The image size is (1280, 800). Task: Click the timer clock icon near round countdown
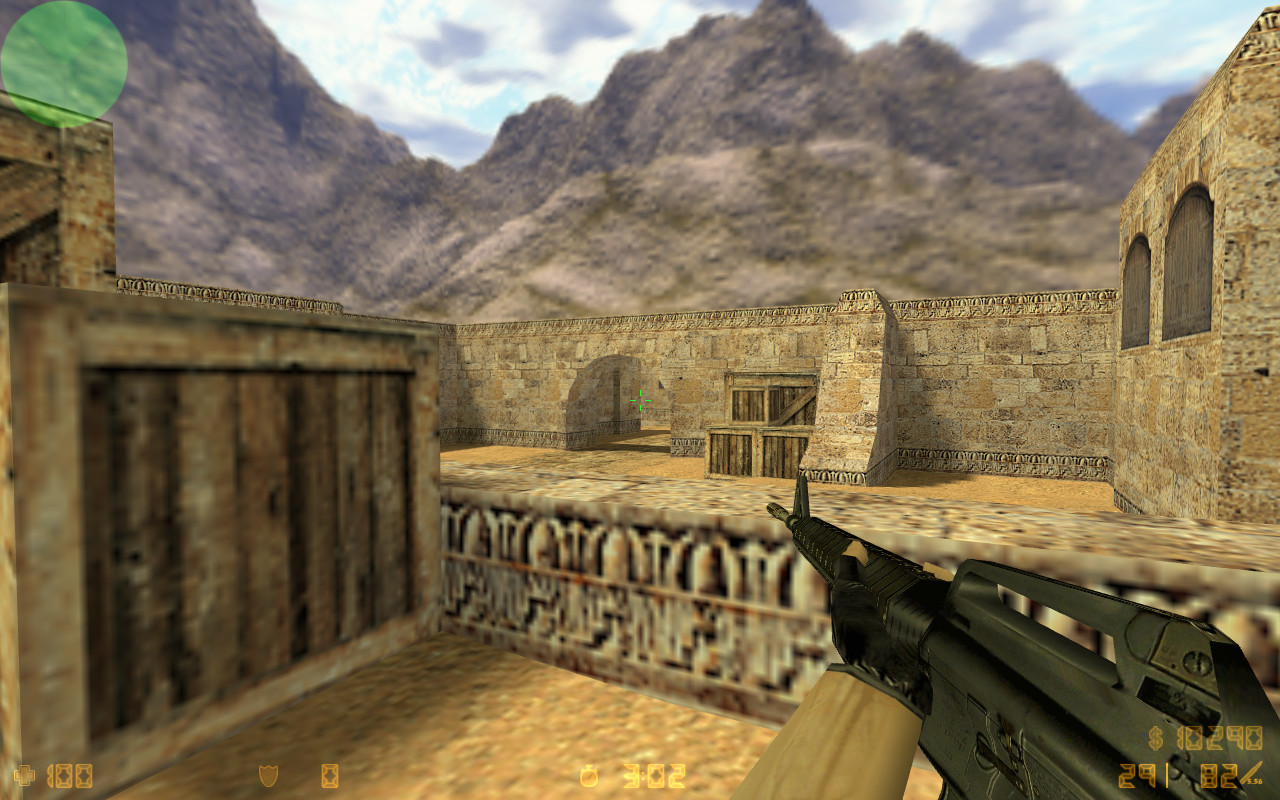[588, 775]
